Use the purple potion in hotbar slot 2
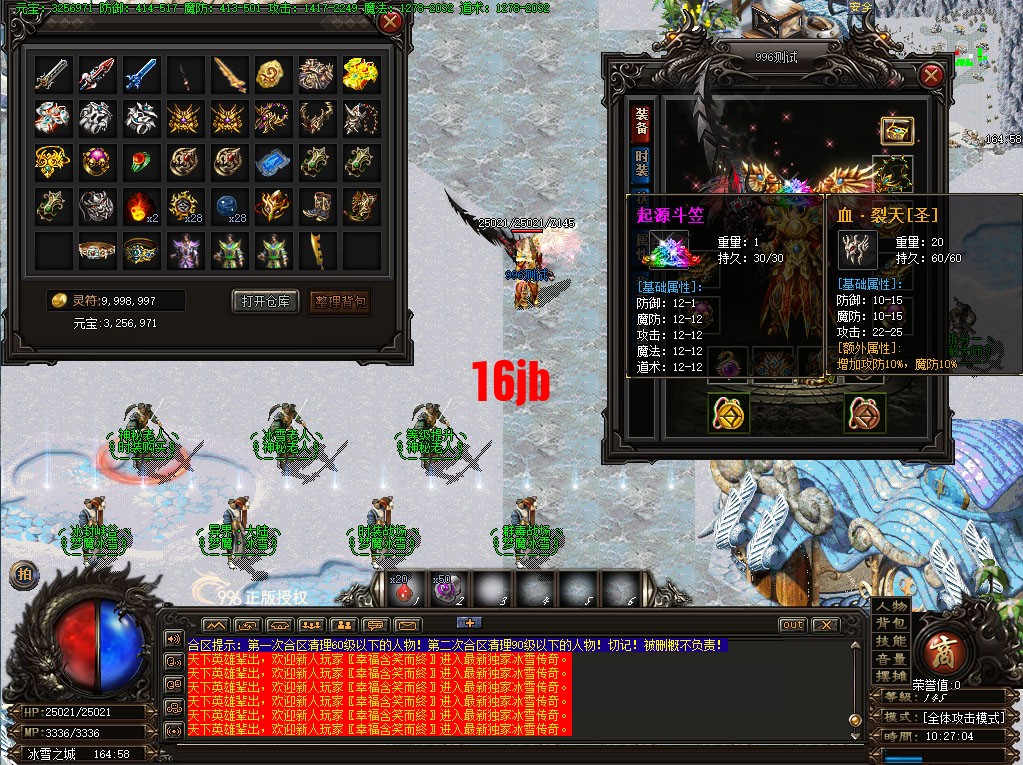 (445, 590)
